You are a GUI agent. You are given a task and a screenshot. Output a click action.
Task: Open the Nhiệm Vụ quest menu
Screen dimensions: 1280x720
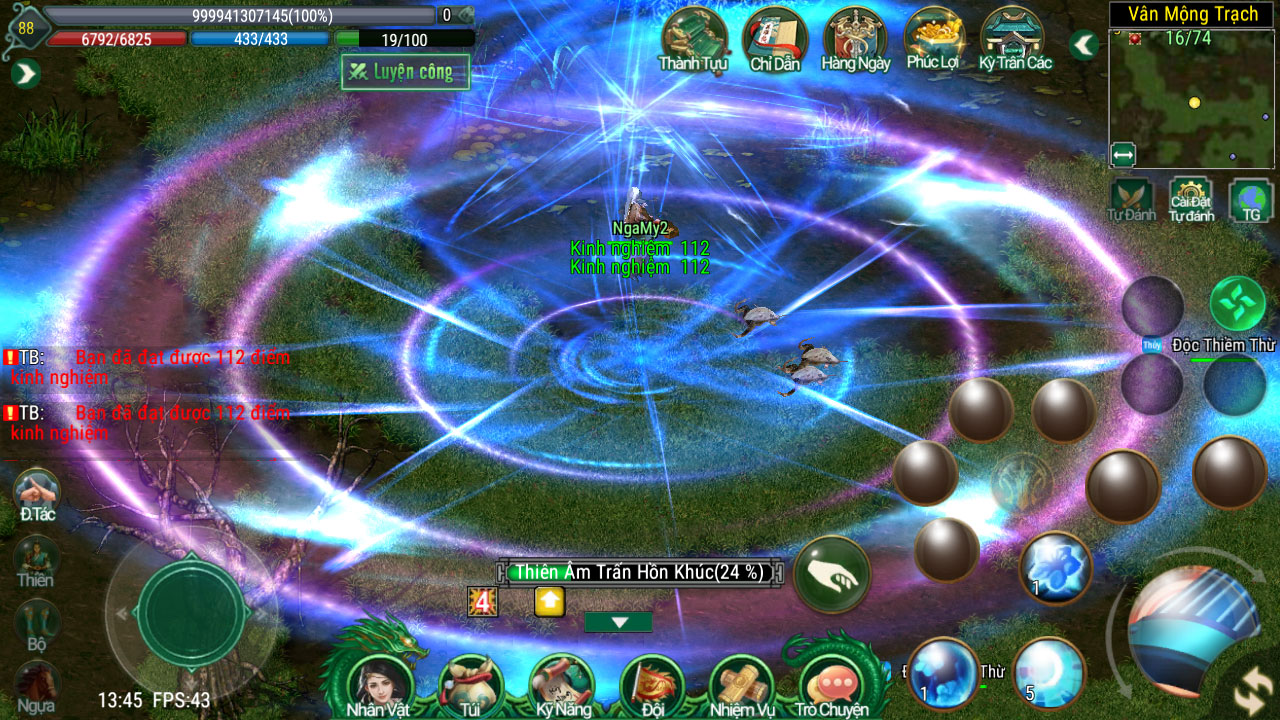(742, 684)
